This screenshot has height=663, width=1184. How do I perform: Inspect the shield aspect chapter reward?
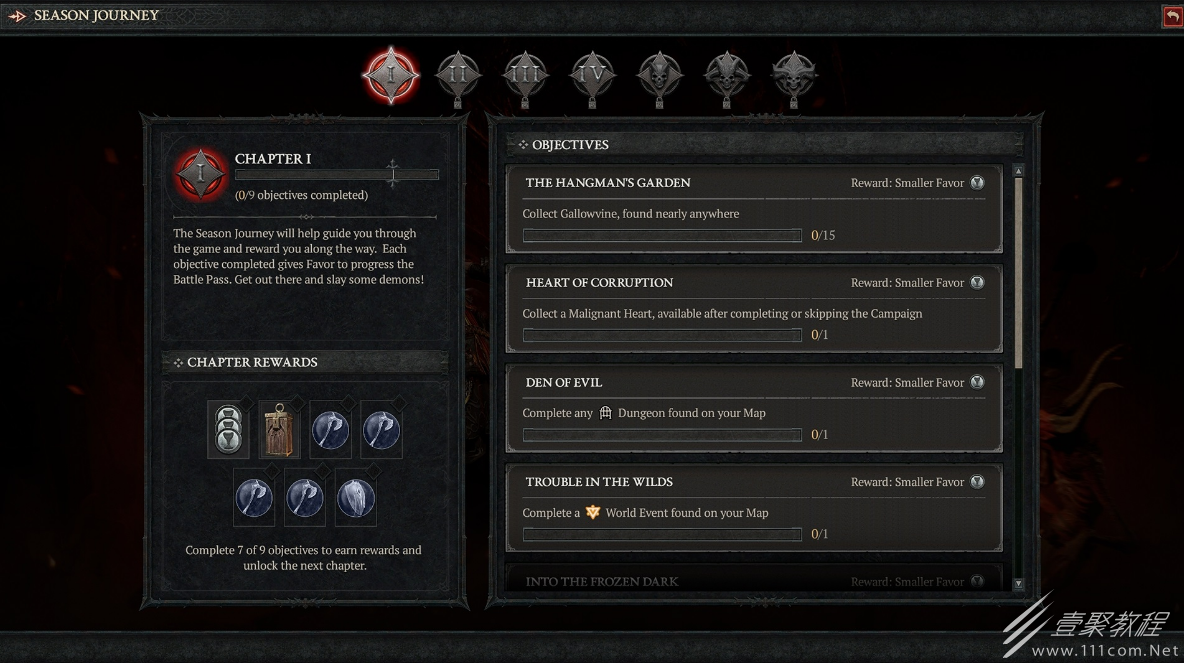(x=356, y=498)
